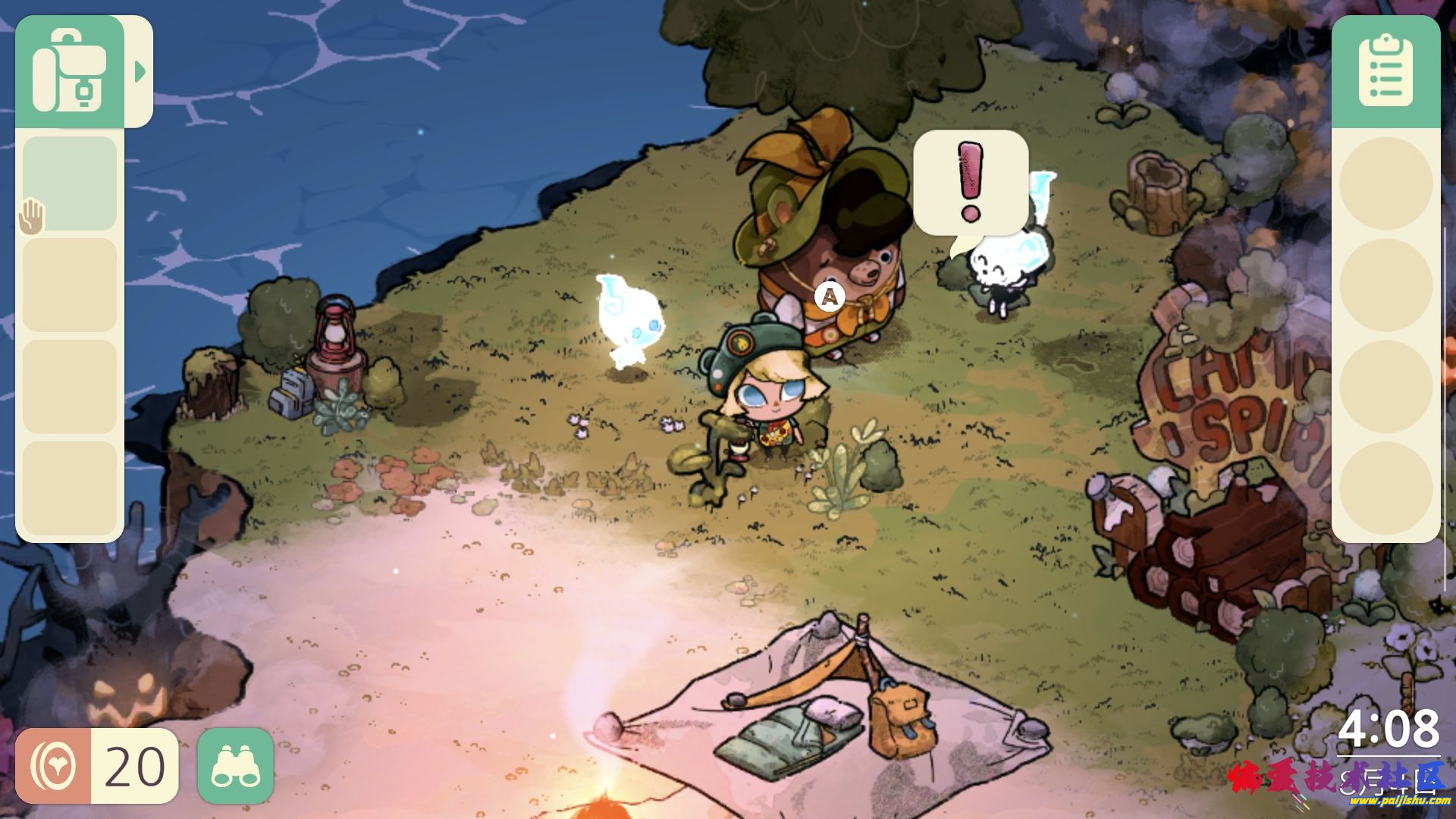Open the backpack inventory
Screen dimensions: 1456x819
pyautogui.click(x=69, y=71)
